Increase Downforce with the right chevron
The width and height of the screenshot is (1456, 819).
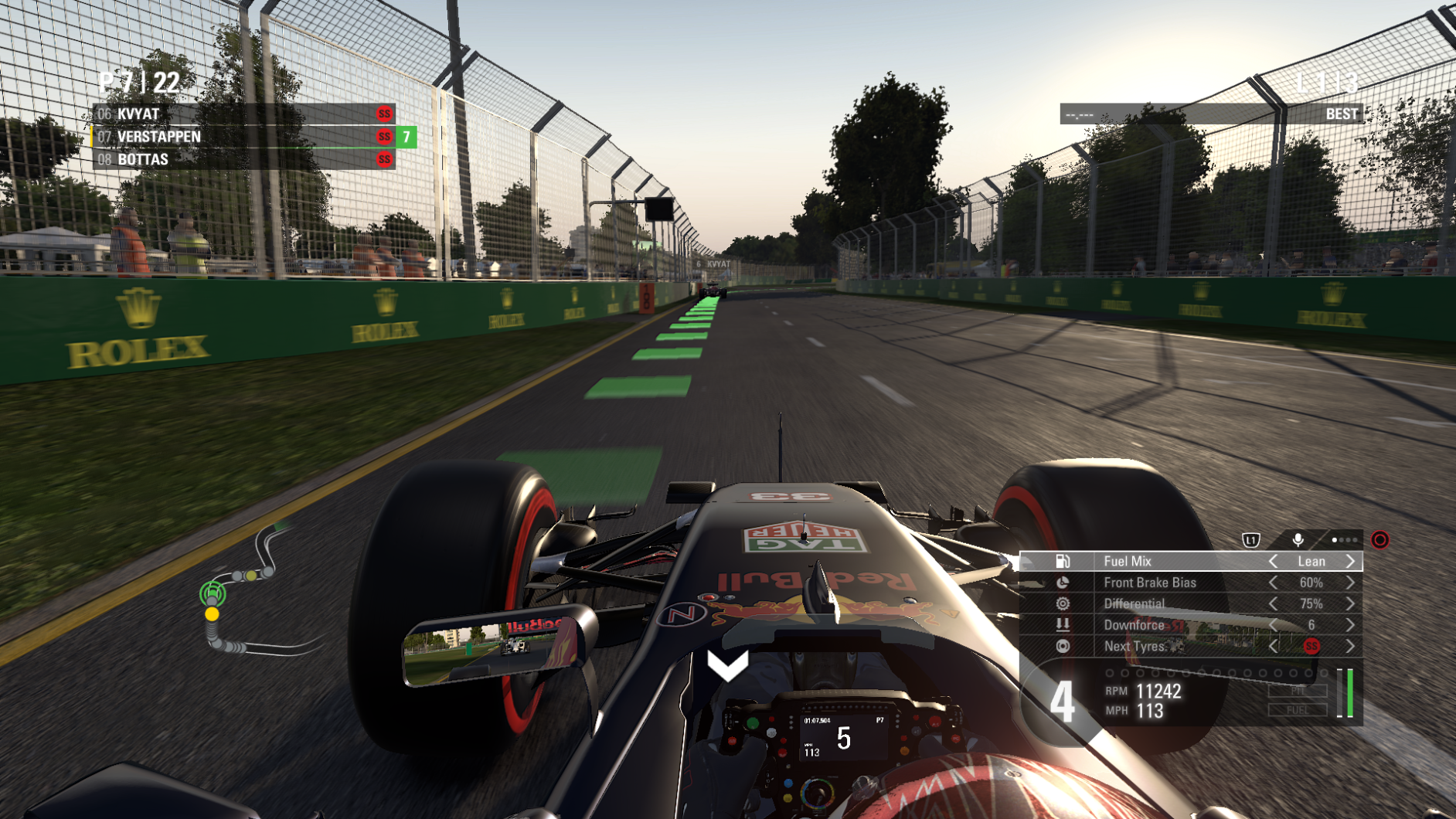(1352, 626)
